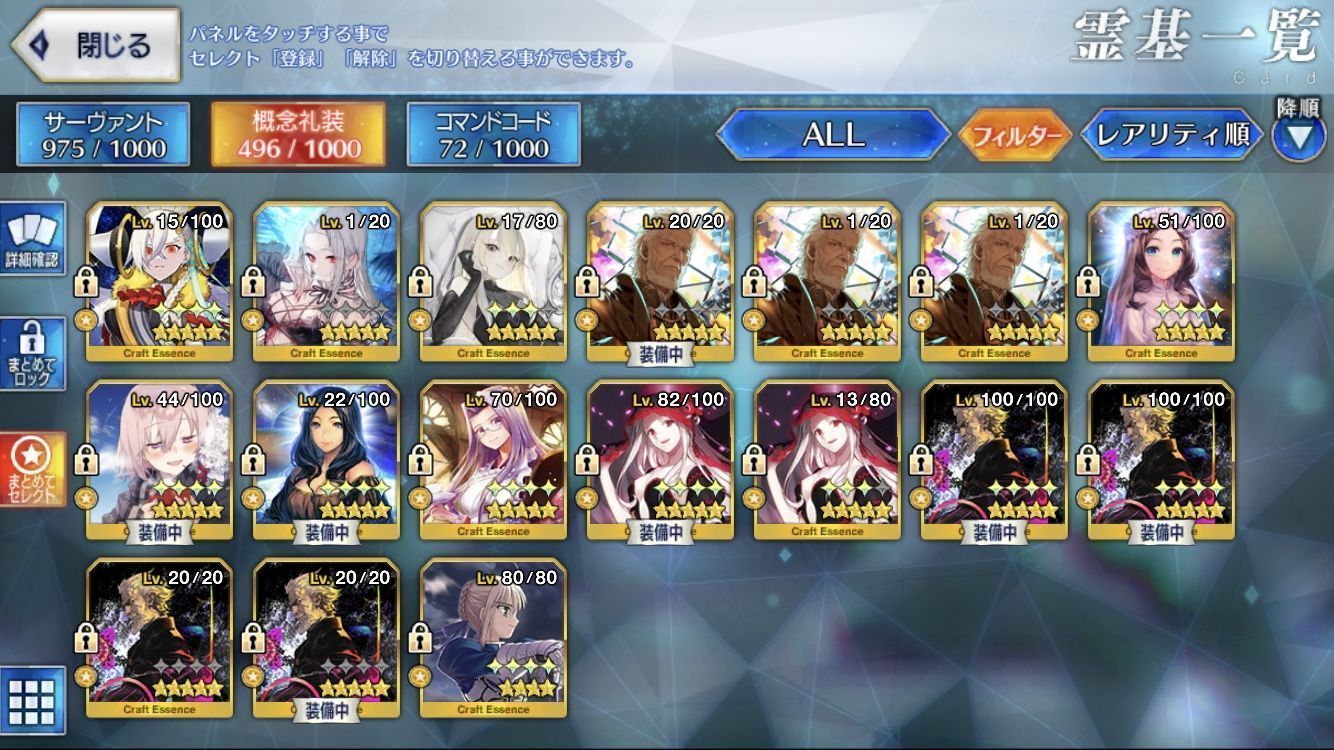
Task: Select the Lv. 17/80 monochrome girl card
Action: [x=493, y=281]
